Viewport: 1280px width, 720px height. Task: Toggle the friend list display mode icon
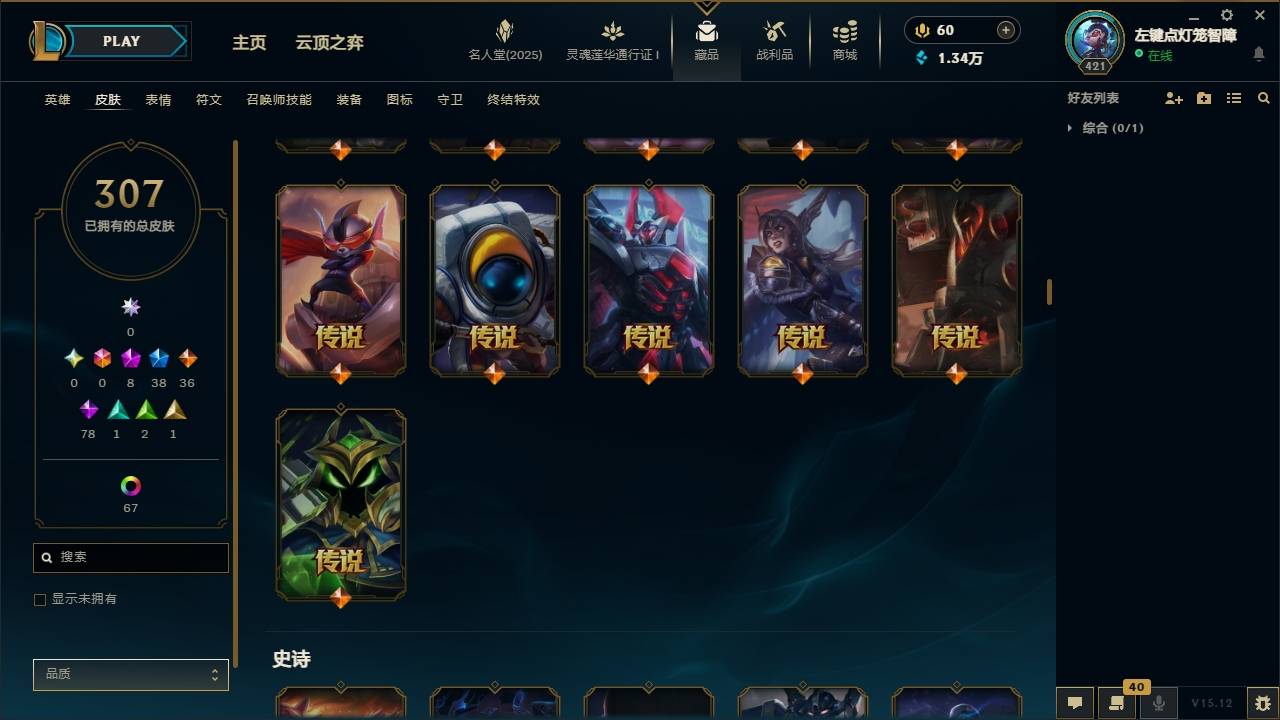1234,98
